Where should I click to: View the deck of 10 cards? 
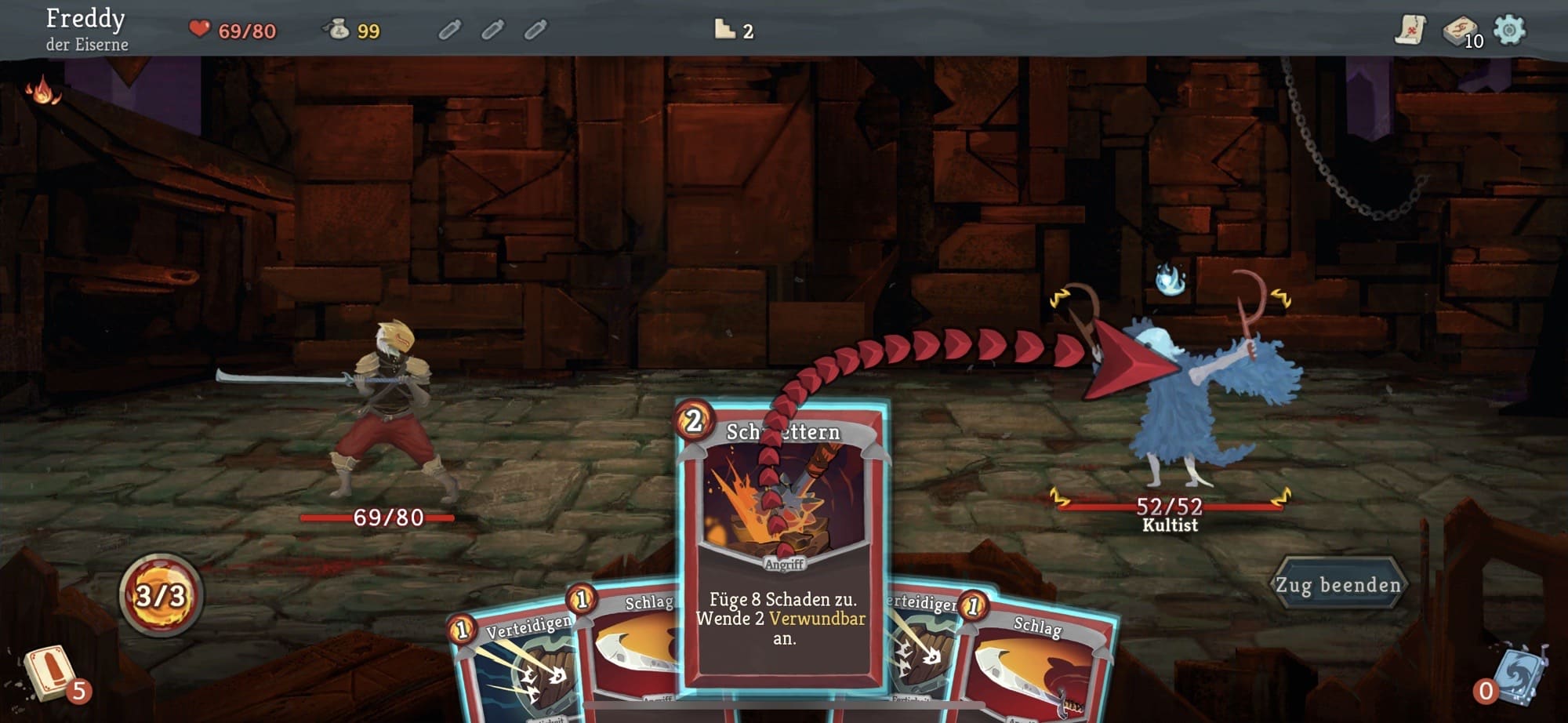point(1460,31)
